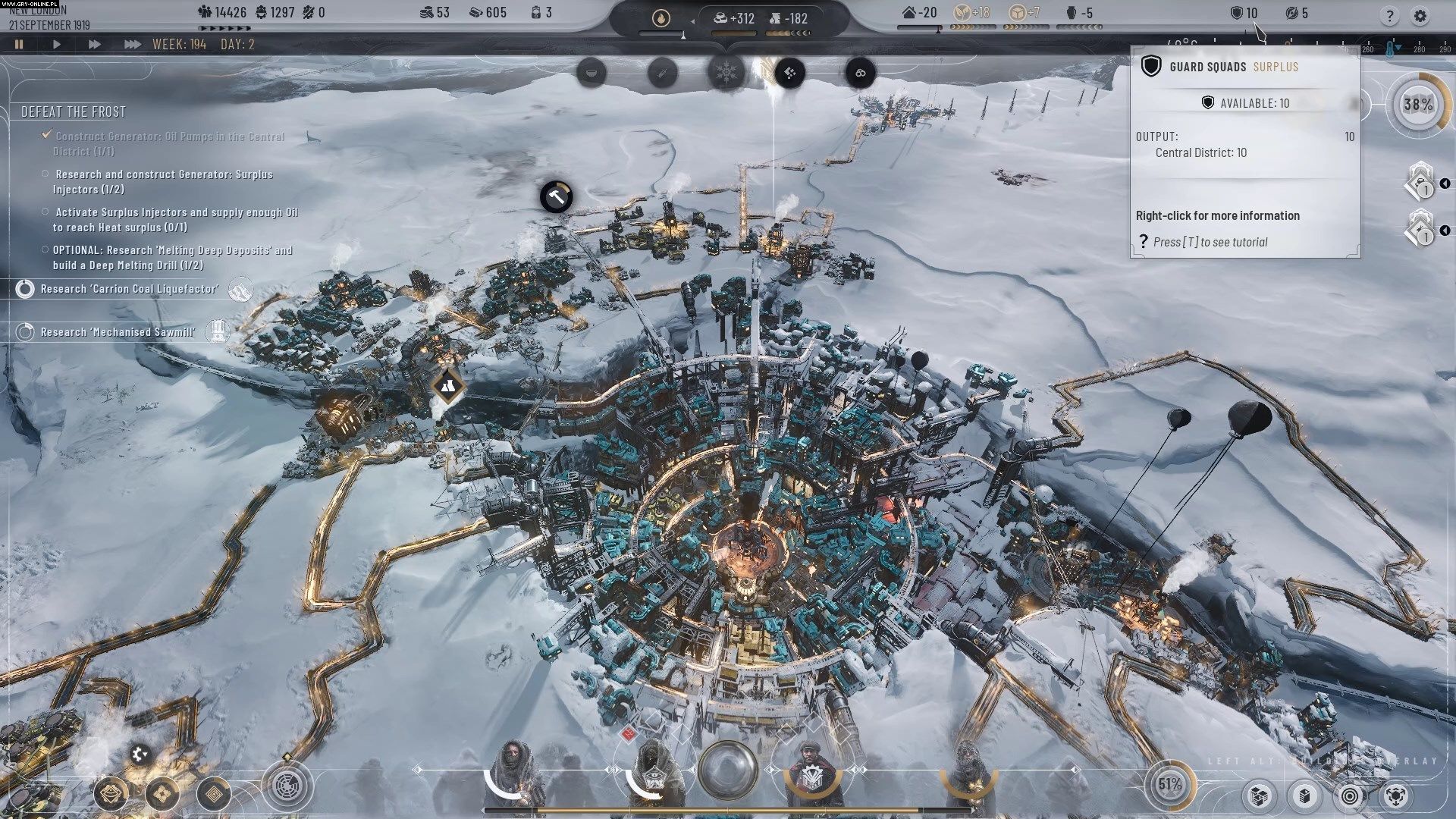Viewport: 1456px width, 819px height.
Task: Open the snowflake frost category button
Action: pyautogui.click(x=726, y=73)
